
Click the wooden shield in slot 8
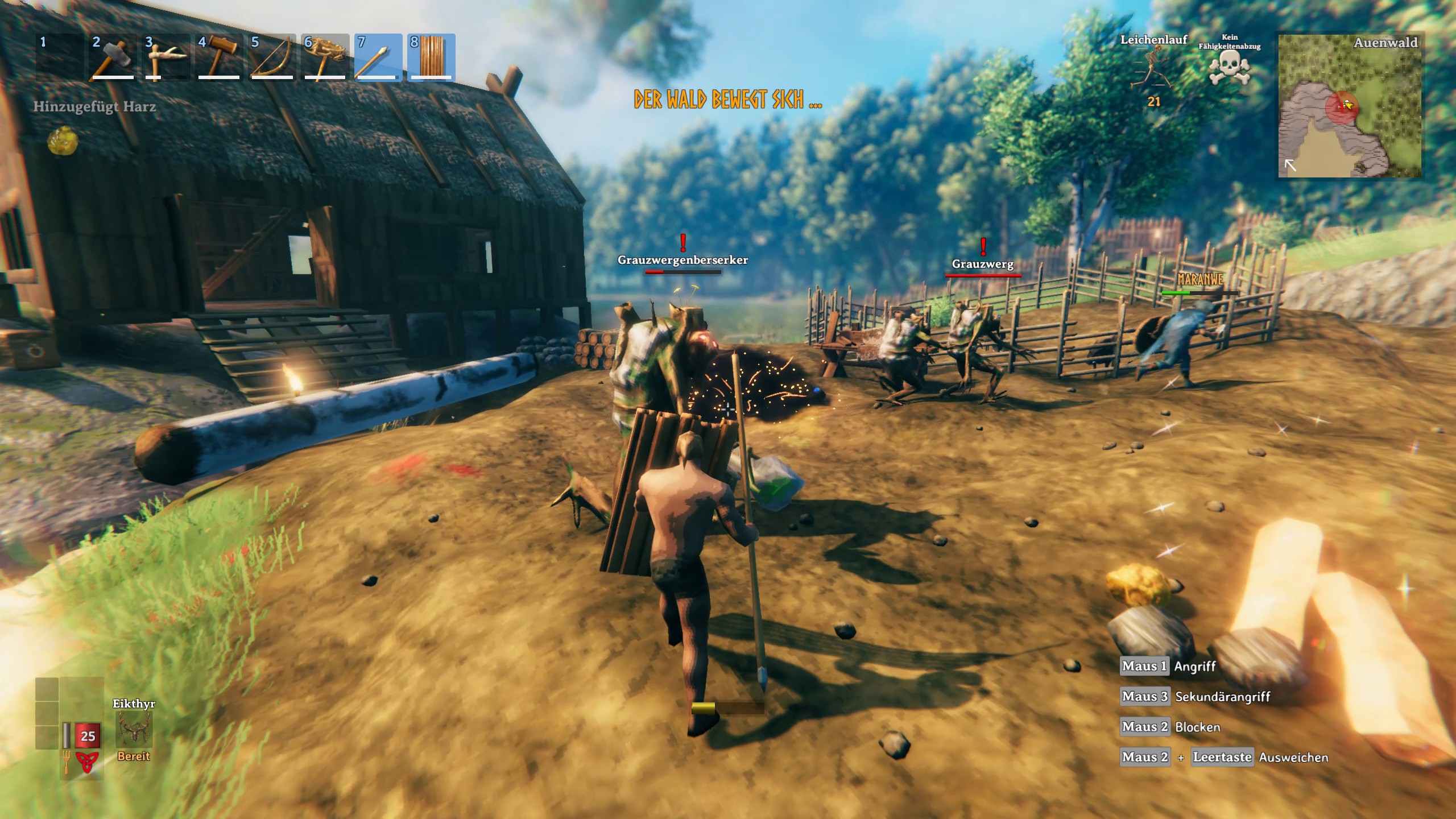click(431, 58)
